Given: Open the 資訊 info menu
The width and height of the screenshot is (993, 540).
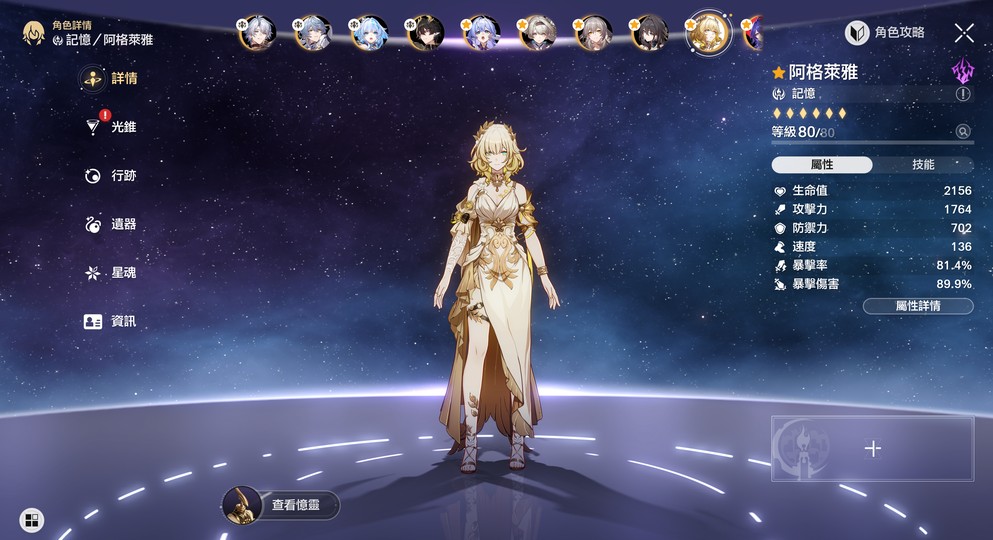Looking at the screenshot, I should click(x=110, y=322).
